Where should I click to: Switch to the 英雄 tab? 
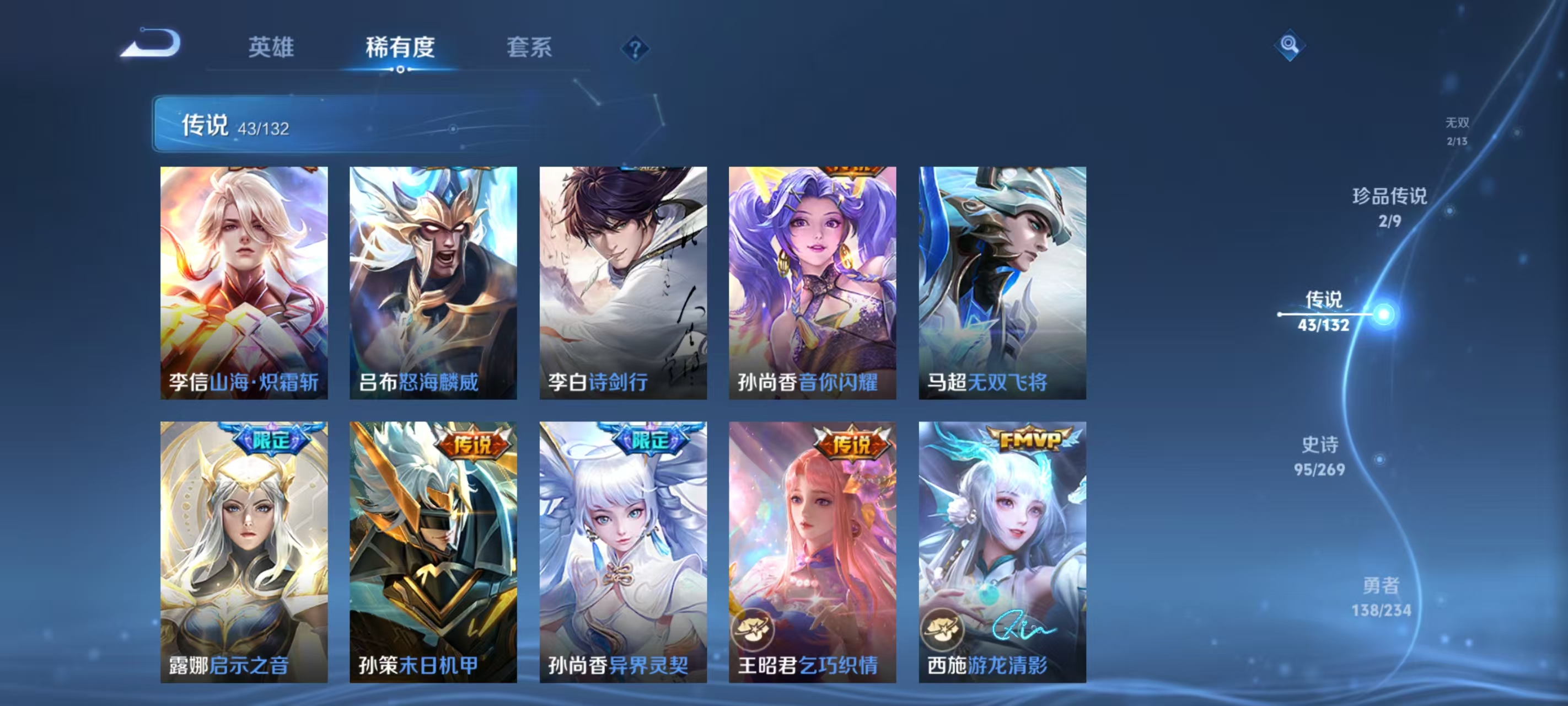(270, 49)
